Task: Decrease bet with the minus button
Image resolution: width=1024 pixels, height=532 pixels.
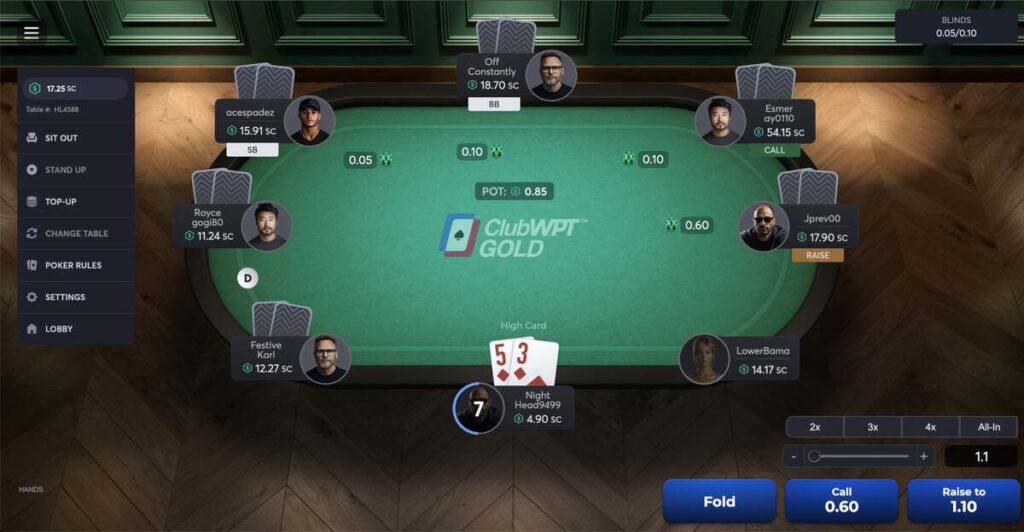Action: coord(794,457)
